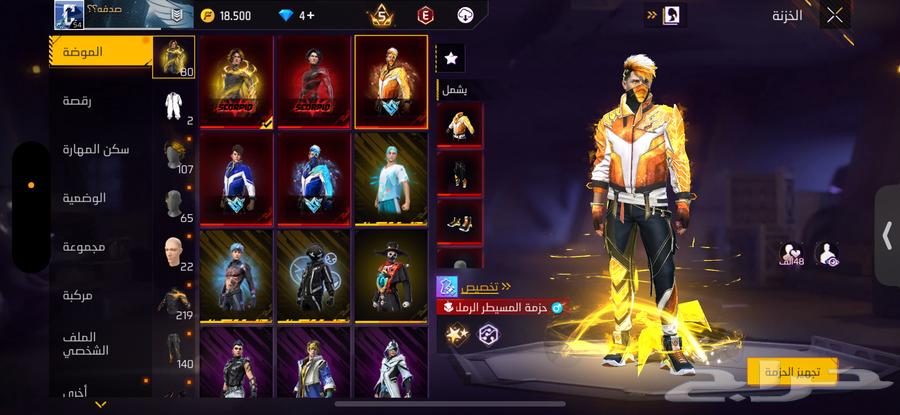Go to the الوضعية tab
The width and height of the screenshot is (900, 415).
(x=100, y=197)
